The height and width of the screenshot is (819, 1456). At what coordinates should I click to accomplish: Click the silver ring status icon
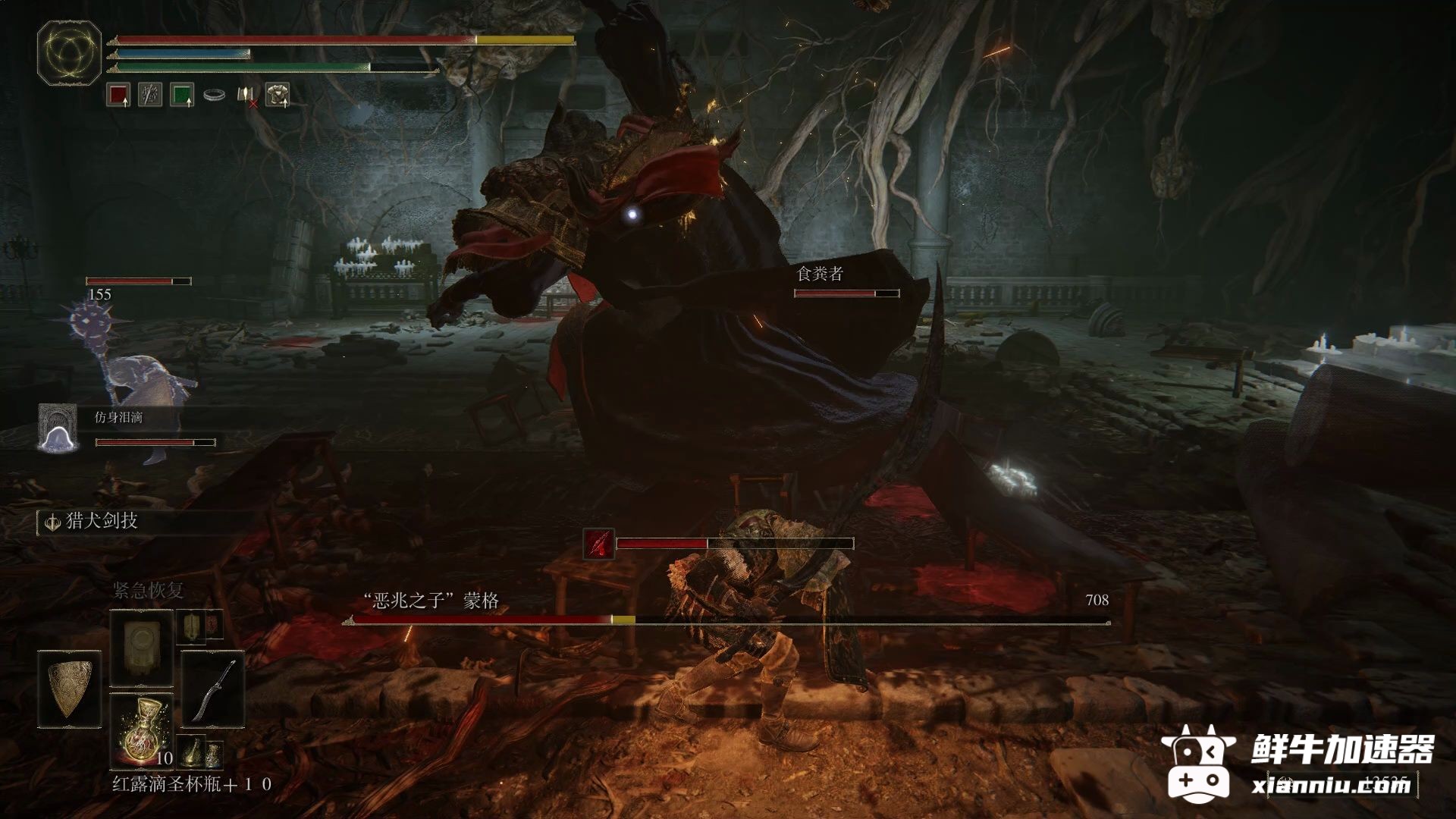pos(214,96)
